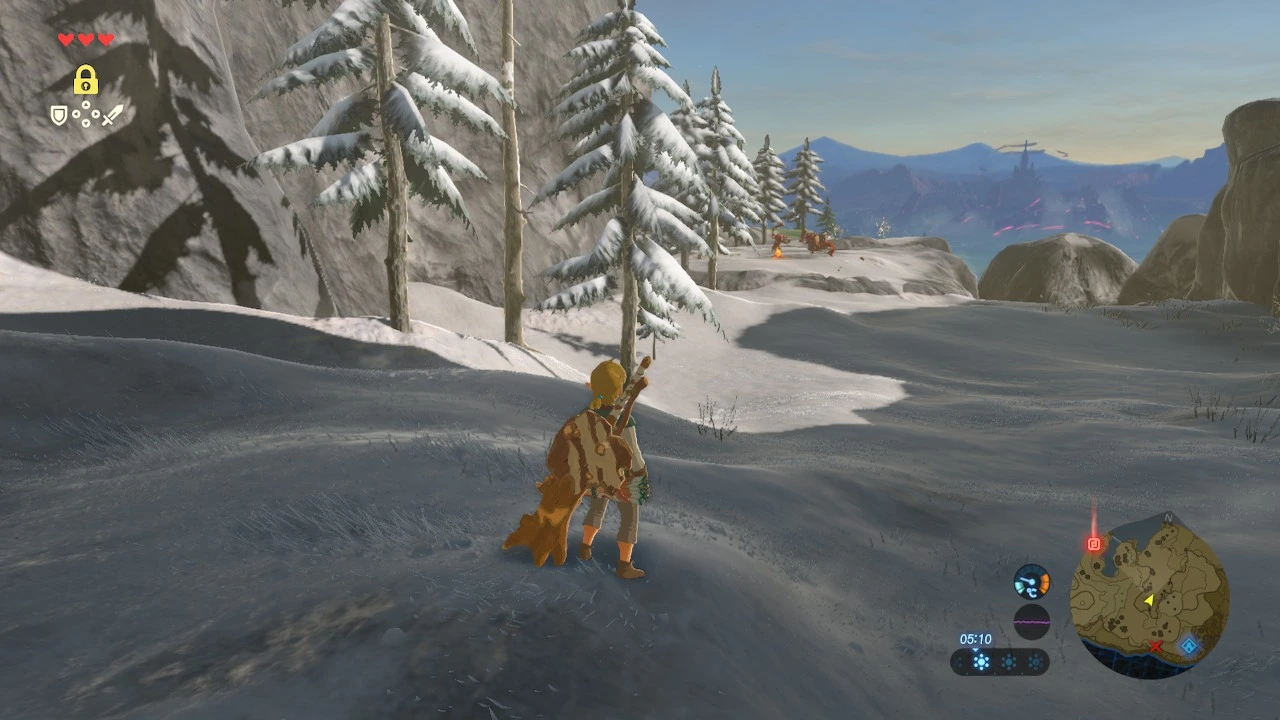Click the purple noise level meter

[1031, 621]
